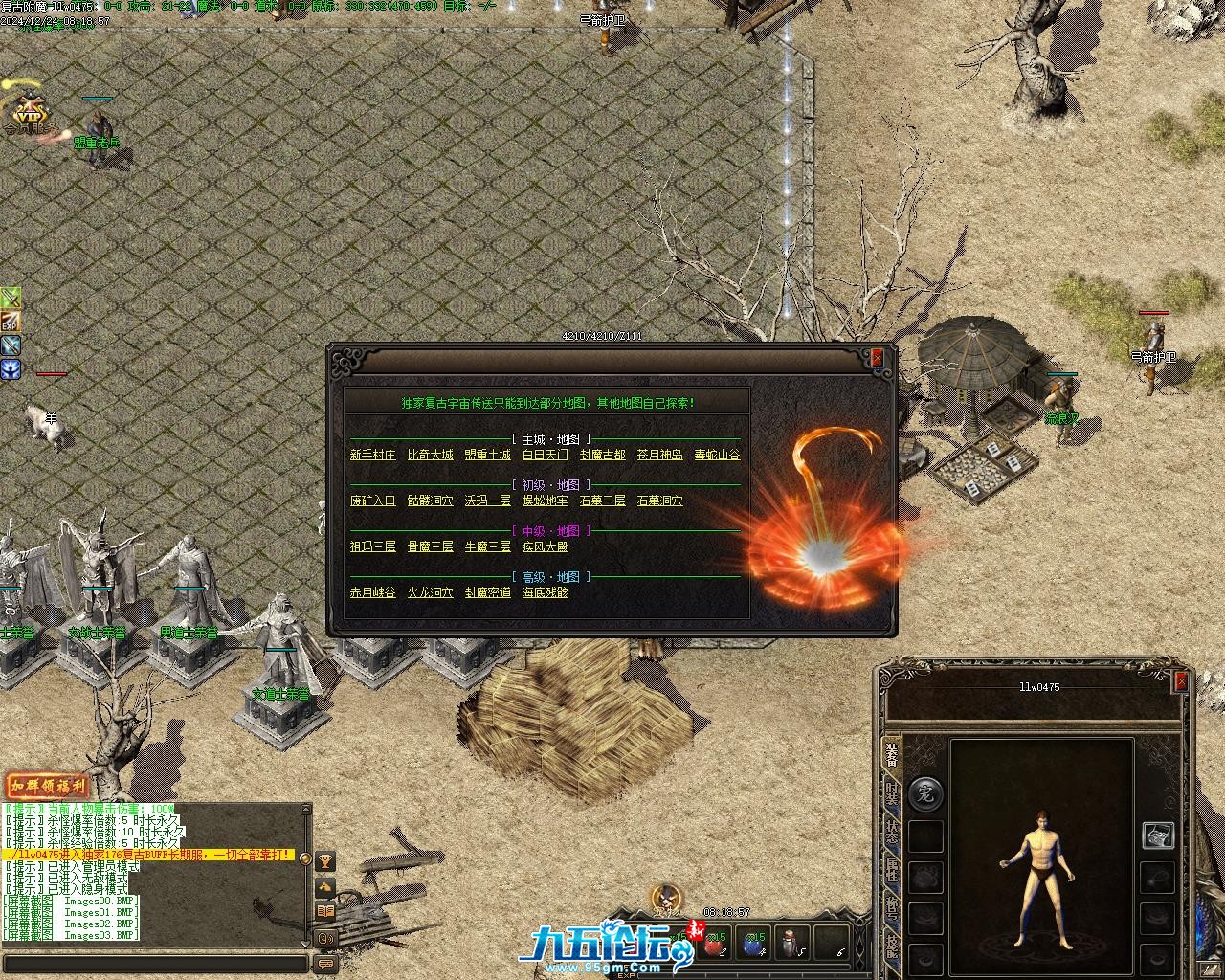Teleport to 比奇大城
Screen dimensions: 1225x980
[430, 455]
